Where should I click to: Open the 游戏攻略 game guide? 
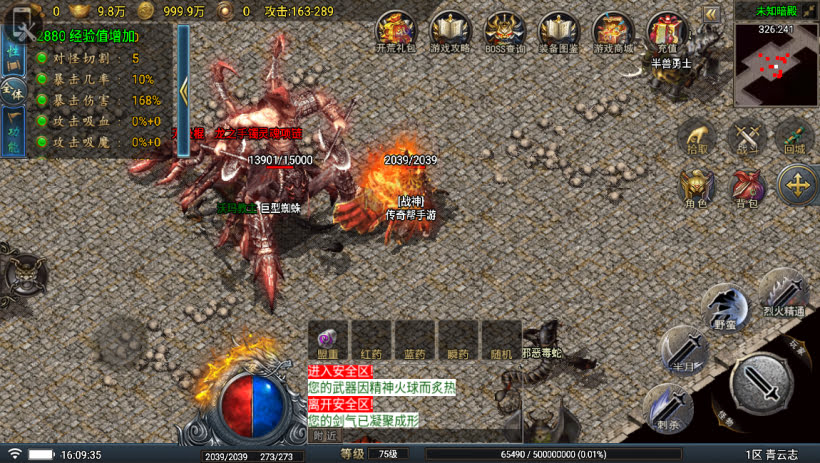coord(451,31)
